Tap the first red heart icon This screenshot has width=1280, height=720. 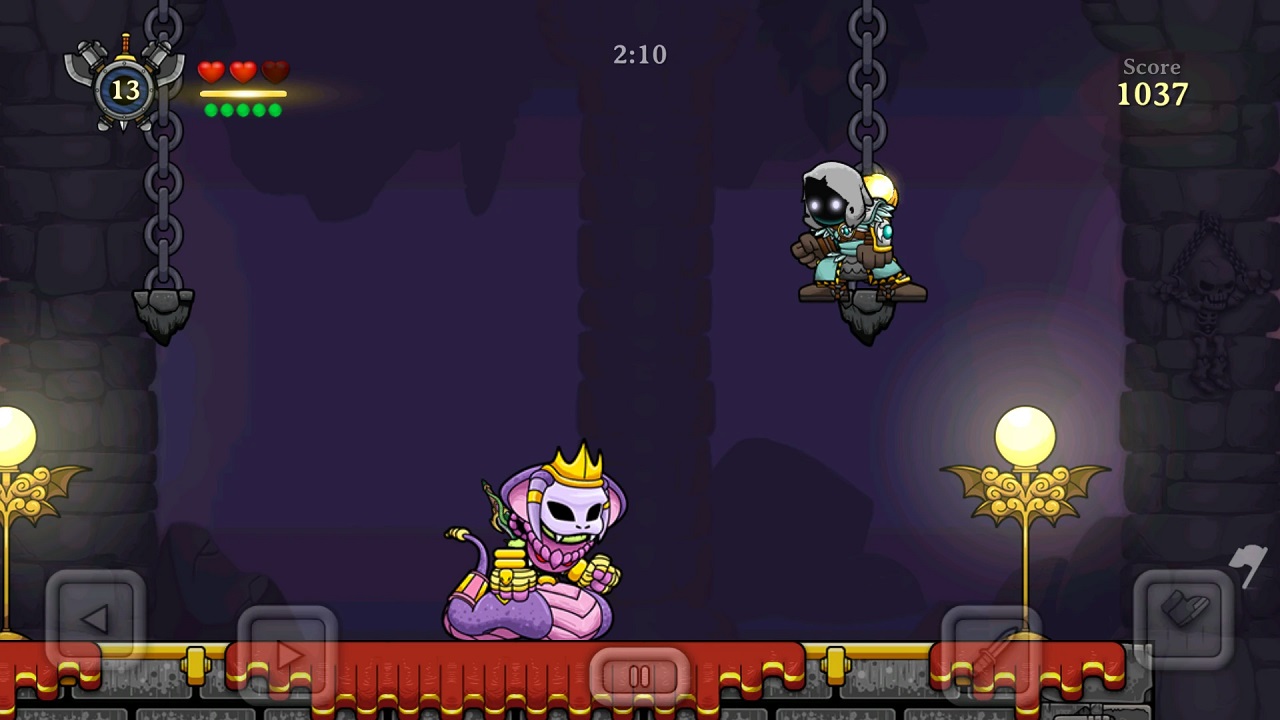point(210,70)
